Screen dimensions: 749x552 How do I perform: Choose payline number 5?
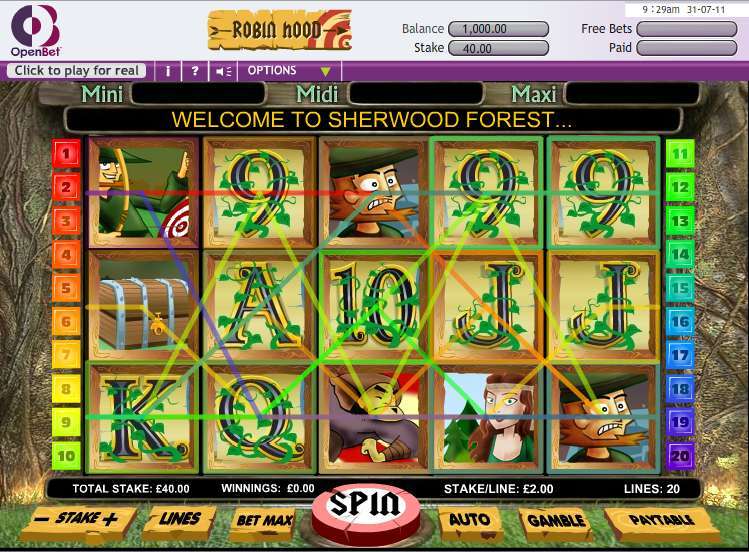tap(66, 288)
